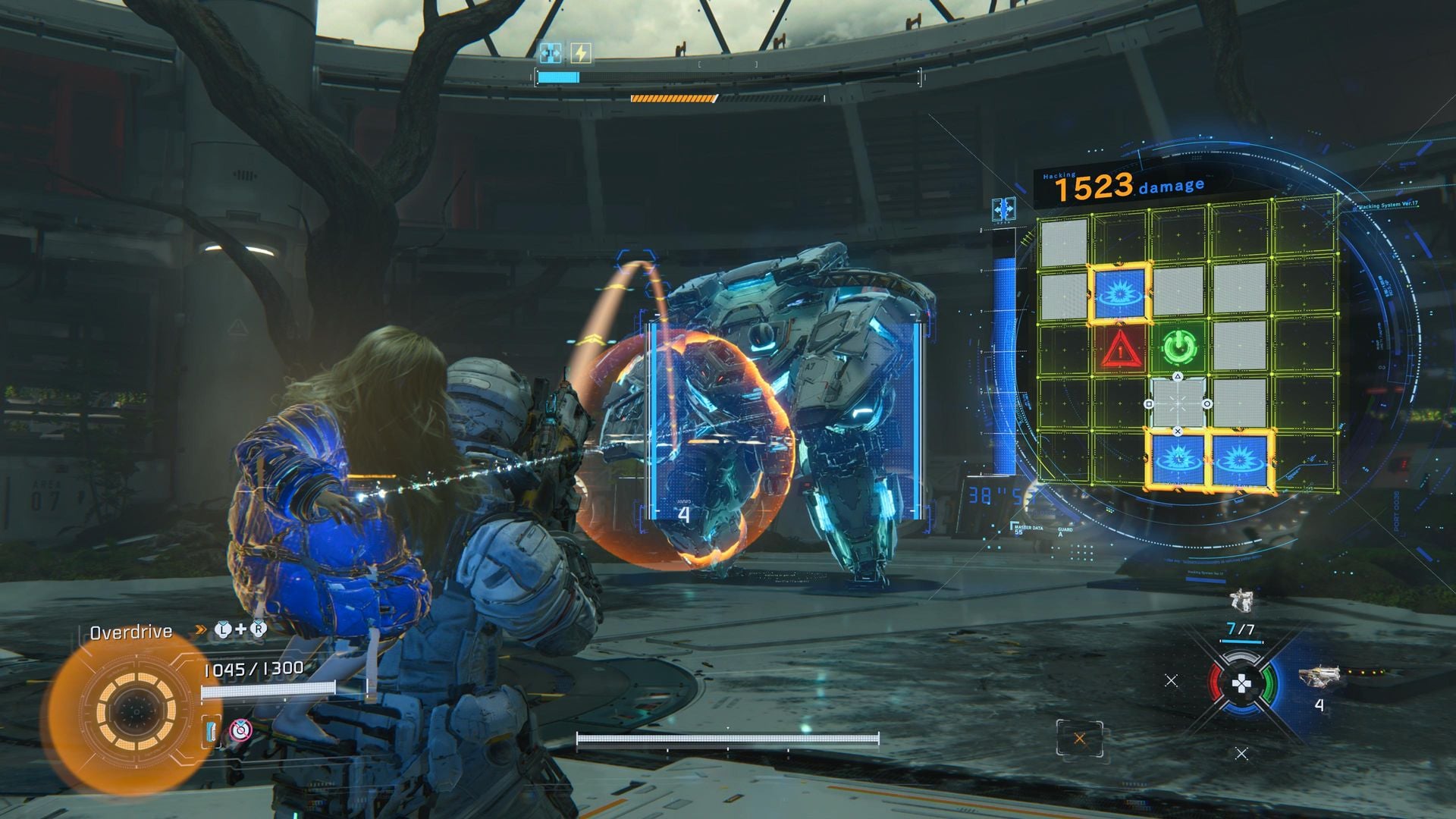Click the upper blue burst tile with yellow border
1456x819 pixels.
(x=1120, y=292)
